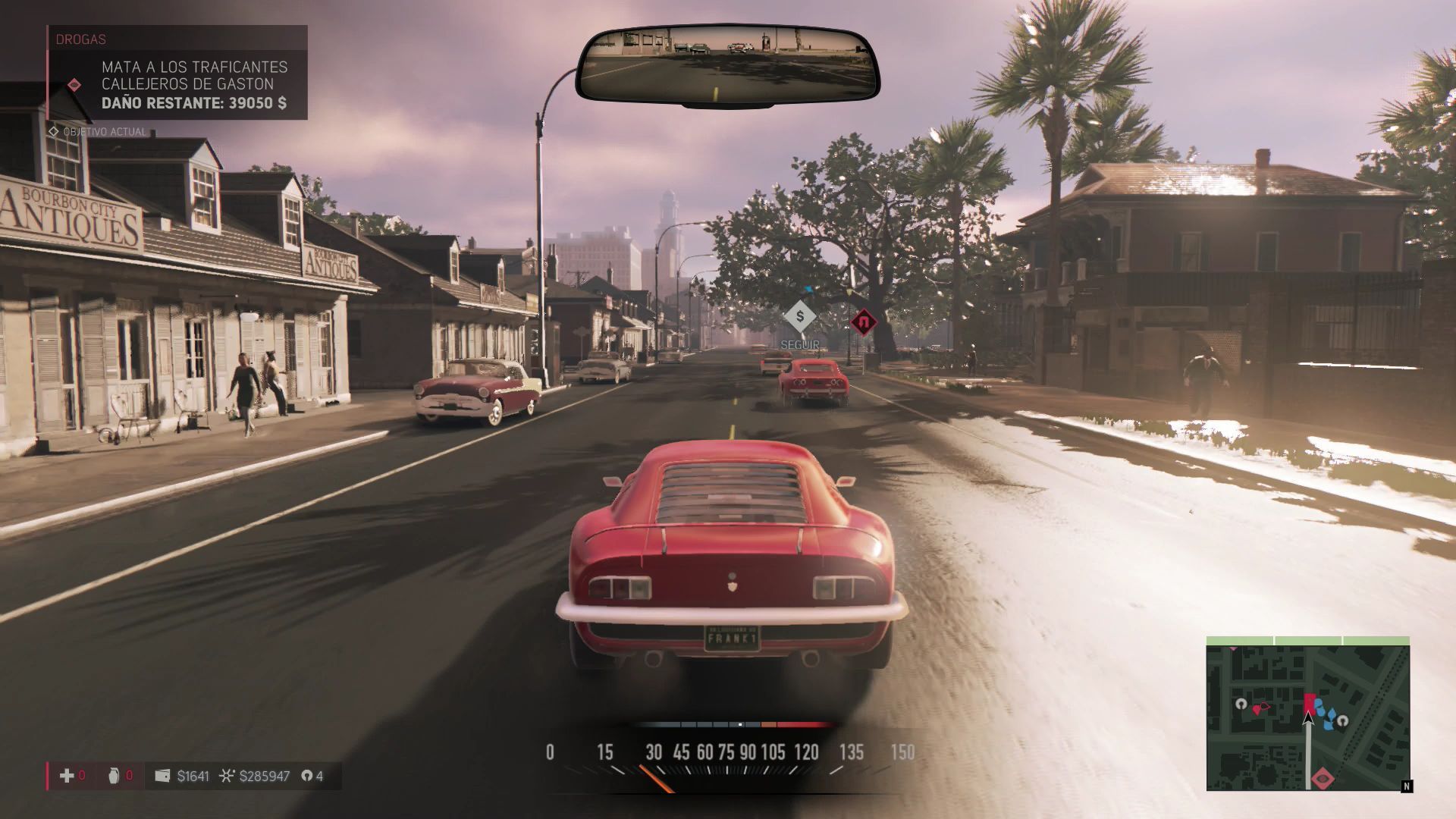Click the pink eye diamond marker on minimap
This screenshot has width=1456, height=819.
1324,777
